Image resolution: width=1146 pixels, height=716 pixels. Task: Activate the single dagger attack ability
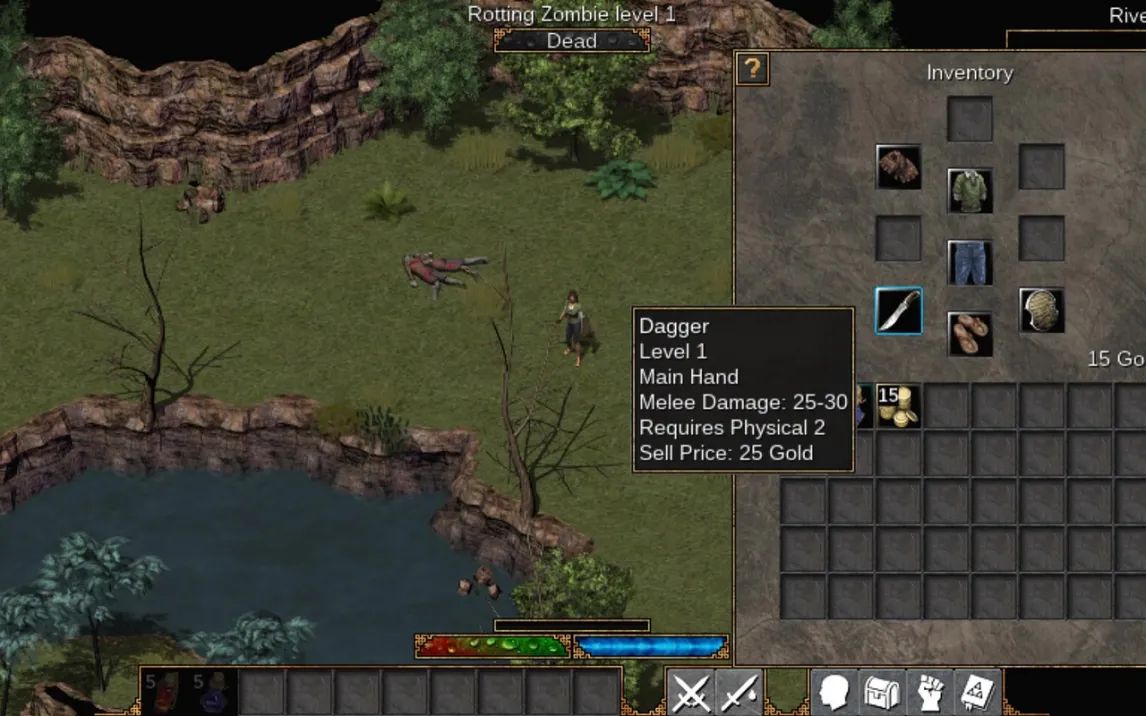(x=739, y=691)
